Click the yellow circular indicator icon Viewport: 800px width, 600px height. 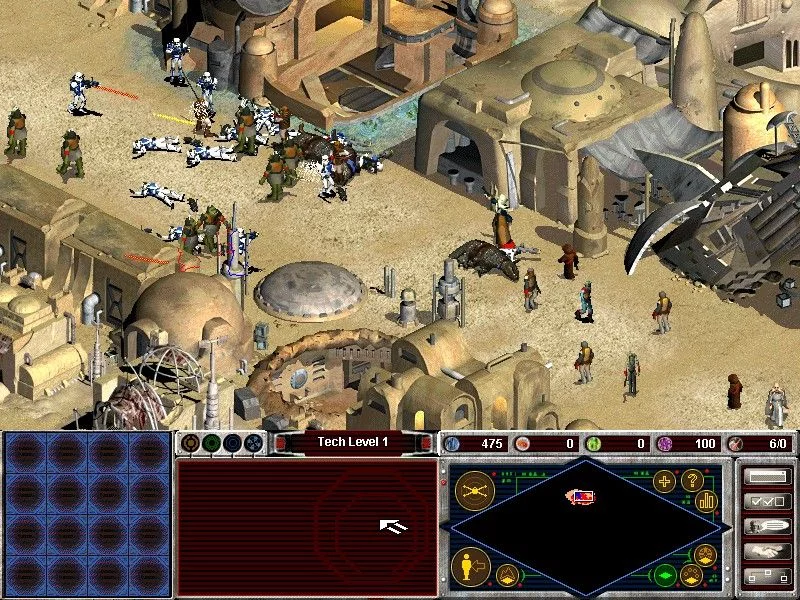point(190,442)
